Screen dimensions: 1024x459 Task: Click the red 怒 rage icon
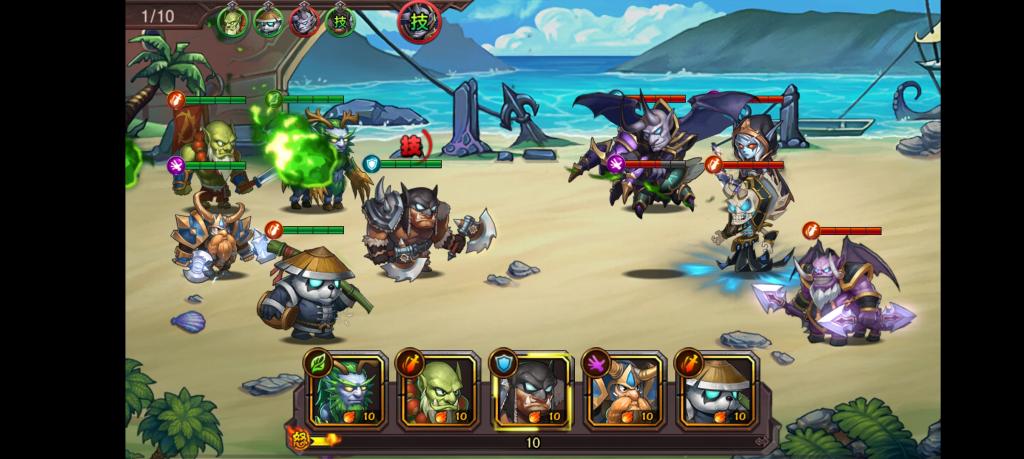299,437
